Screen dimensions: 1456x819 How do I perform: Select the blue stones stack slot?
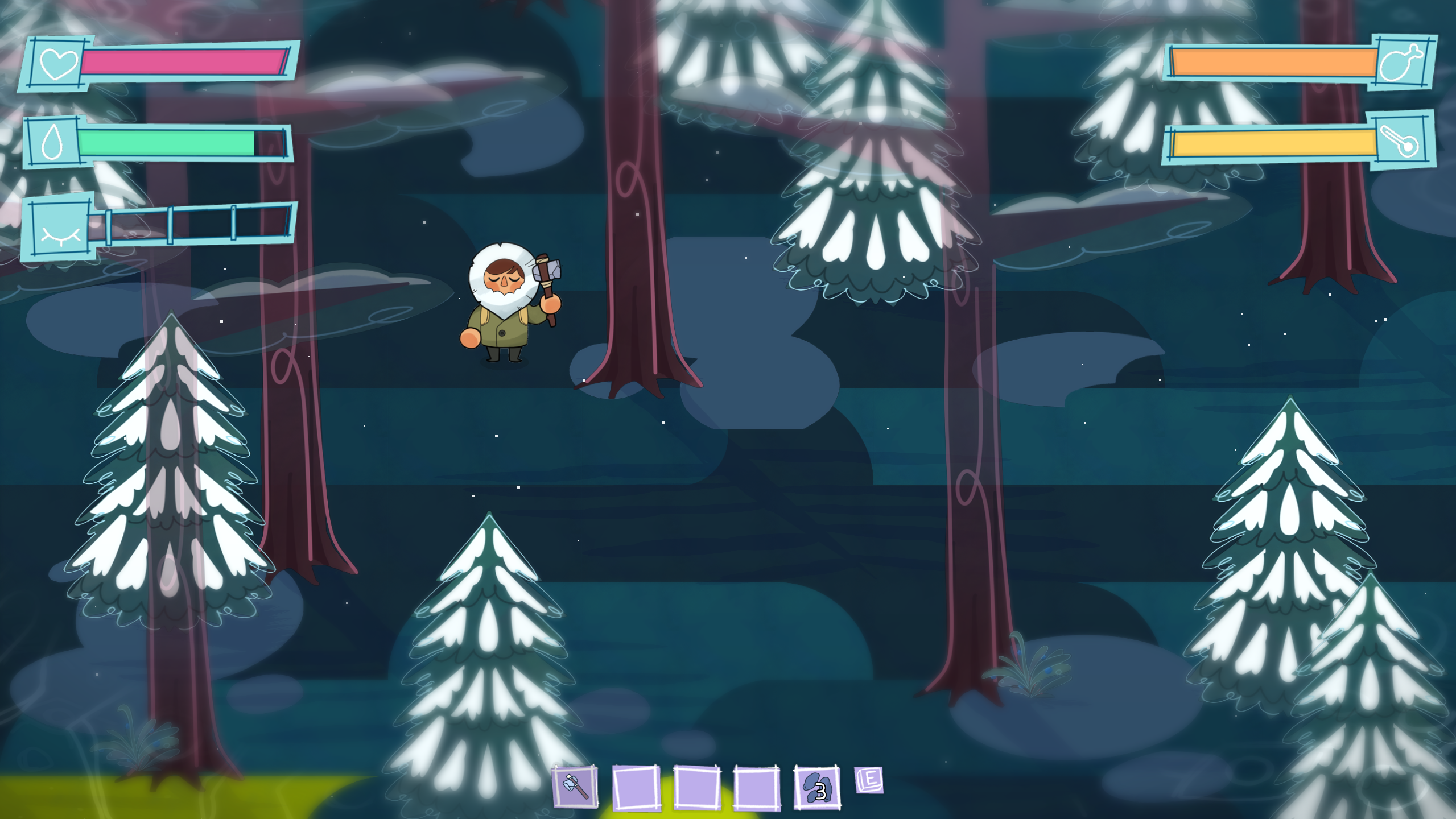(817, 787)
